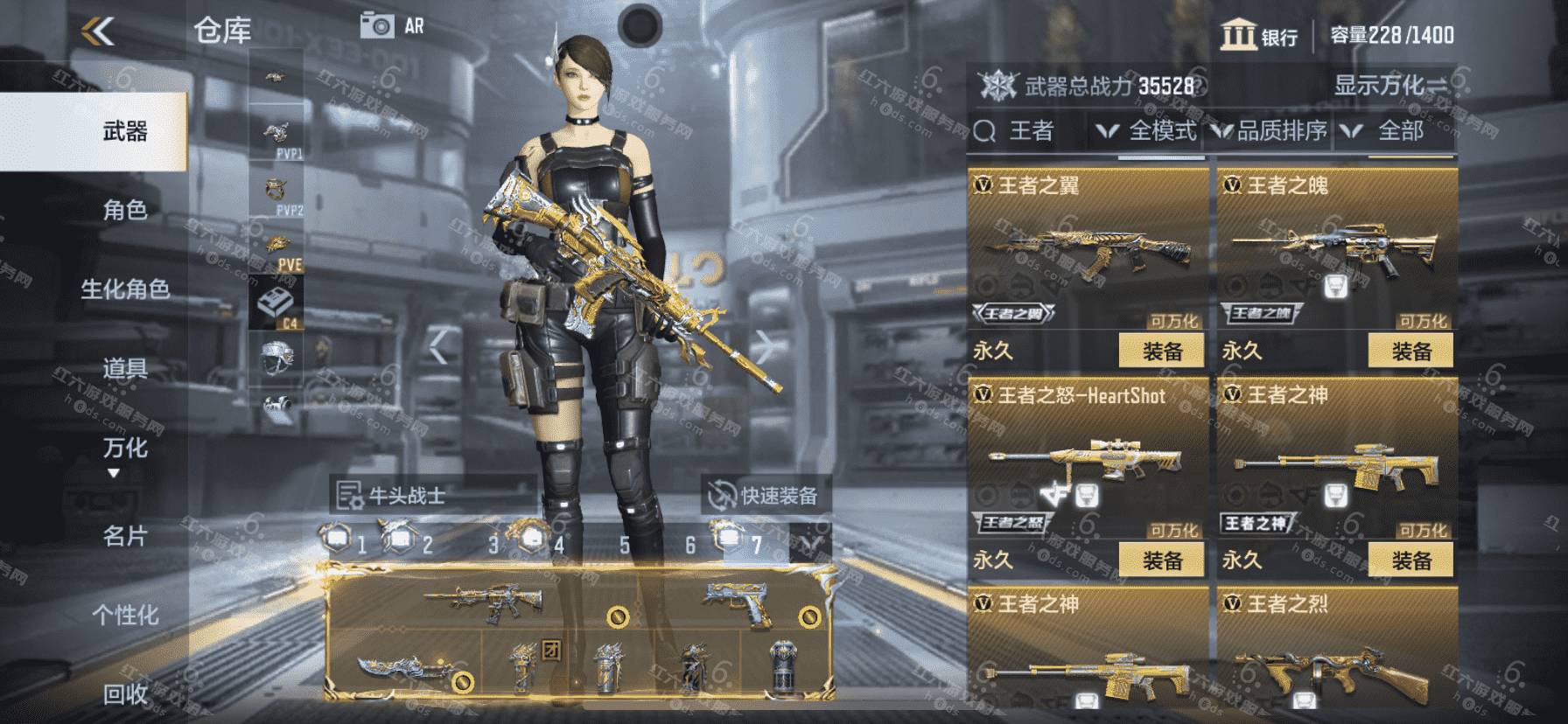Equip the 王者之翼 rifle
This screenshot has height=724, width=1568.
[x=1162, y=352]
